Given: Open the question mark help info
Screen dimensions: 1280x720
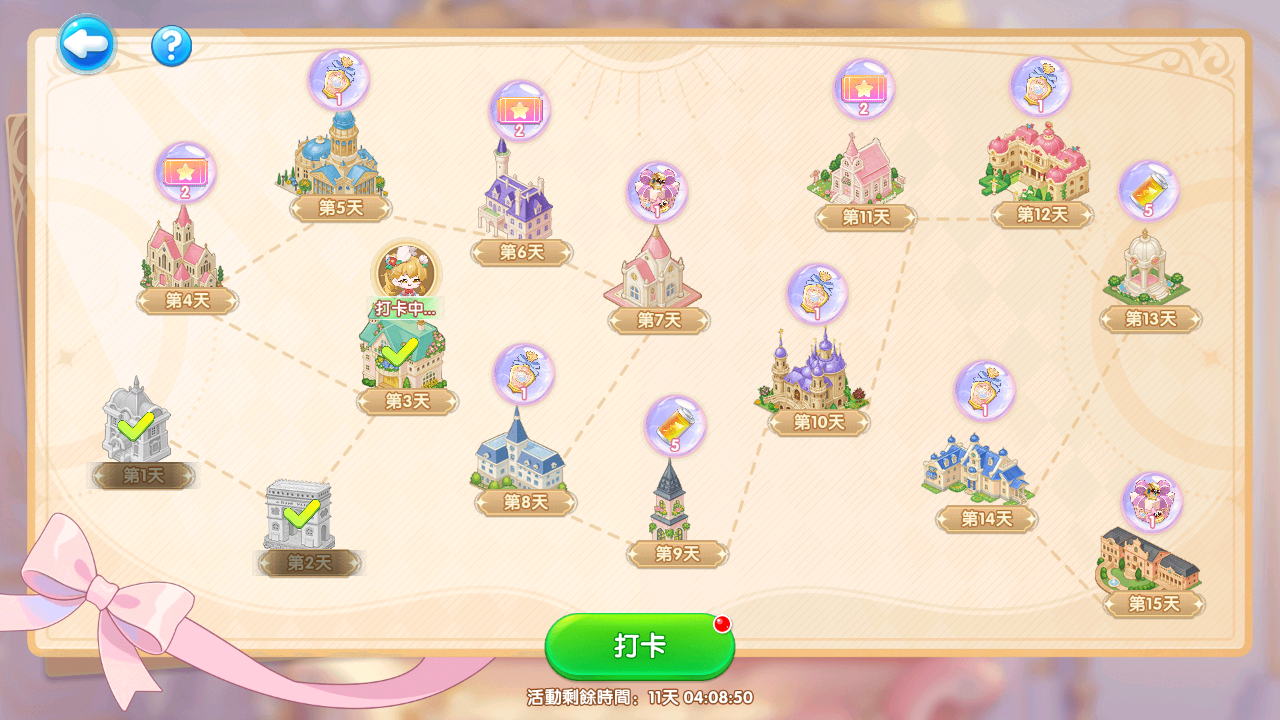Looking at the screenshot, I should 171,46.
